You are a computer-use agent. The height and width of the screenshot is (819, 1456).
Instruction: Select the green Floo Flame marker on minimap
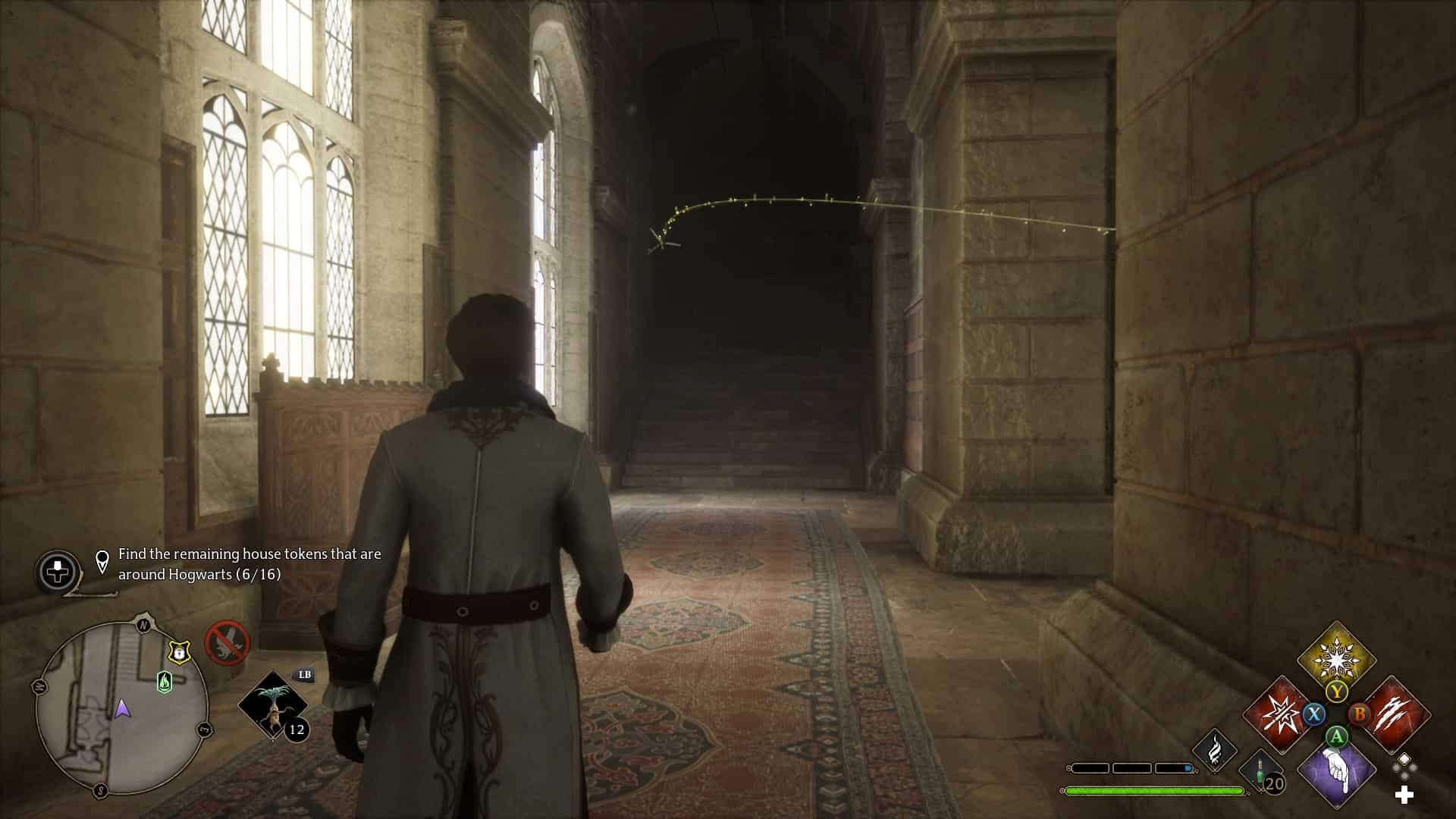(164, 682)
